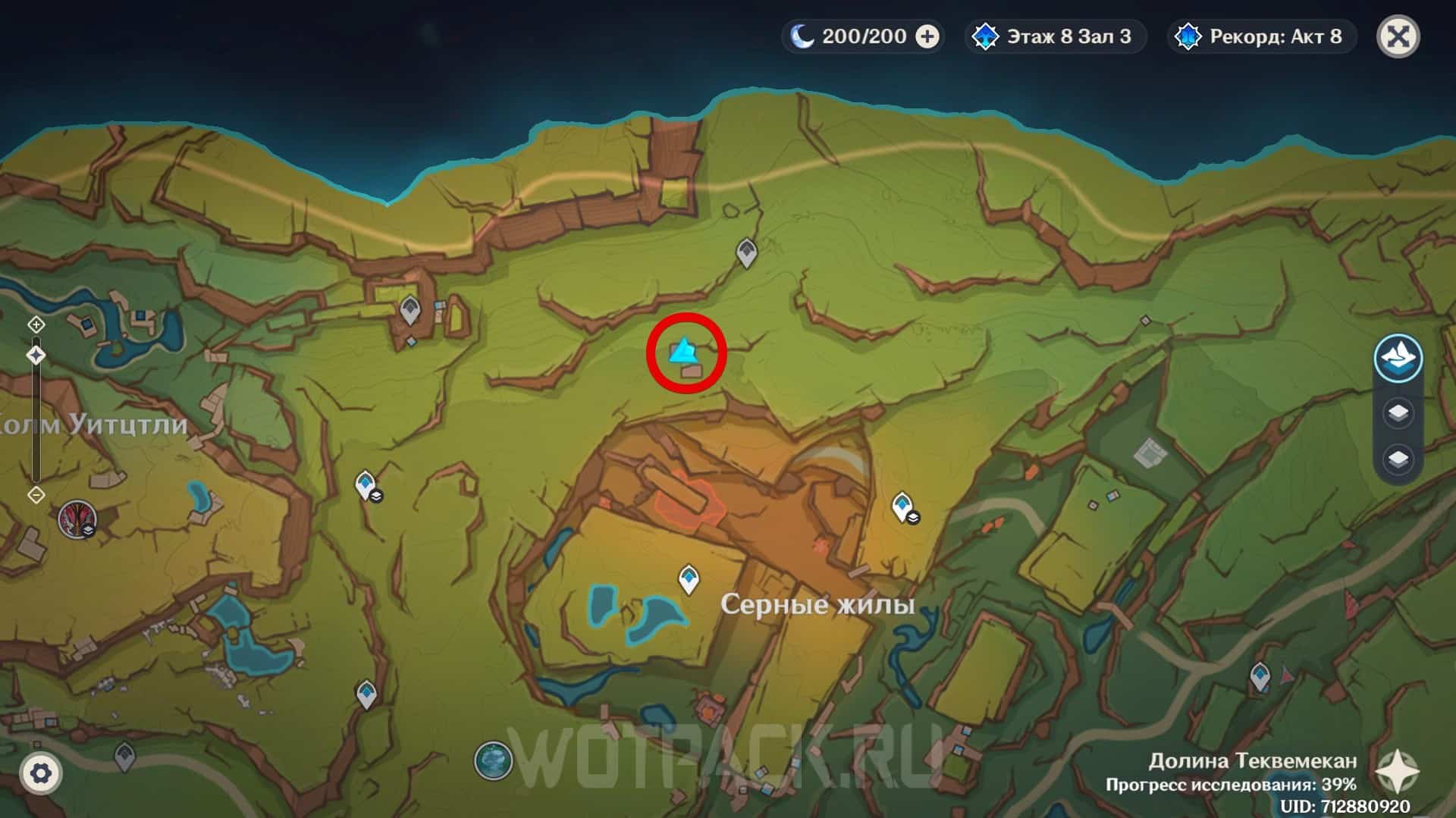Screen dimensions: 1456x818
Task: Click the player position arrow in red circle
Action: click(683, 351)
